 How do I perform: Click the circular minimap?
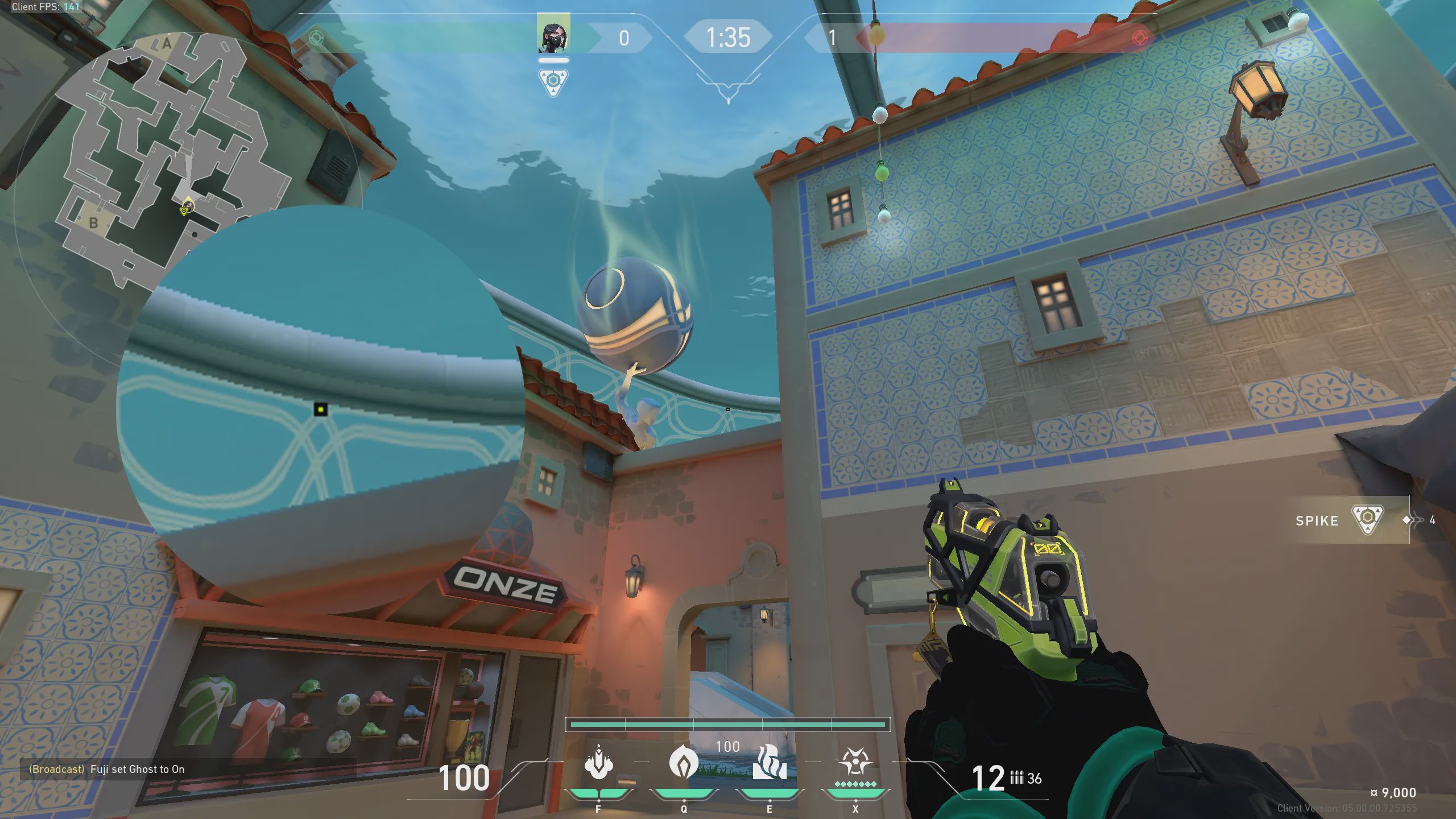pos(171,159)
